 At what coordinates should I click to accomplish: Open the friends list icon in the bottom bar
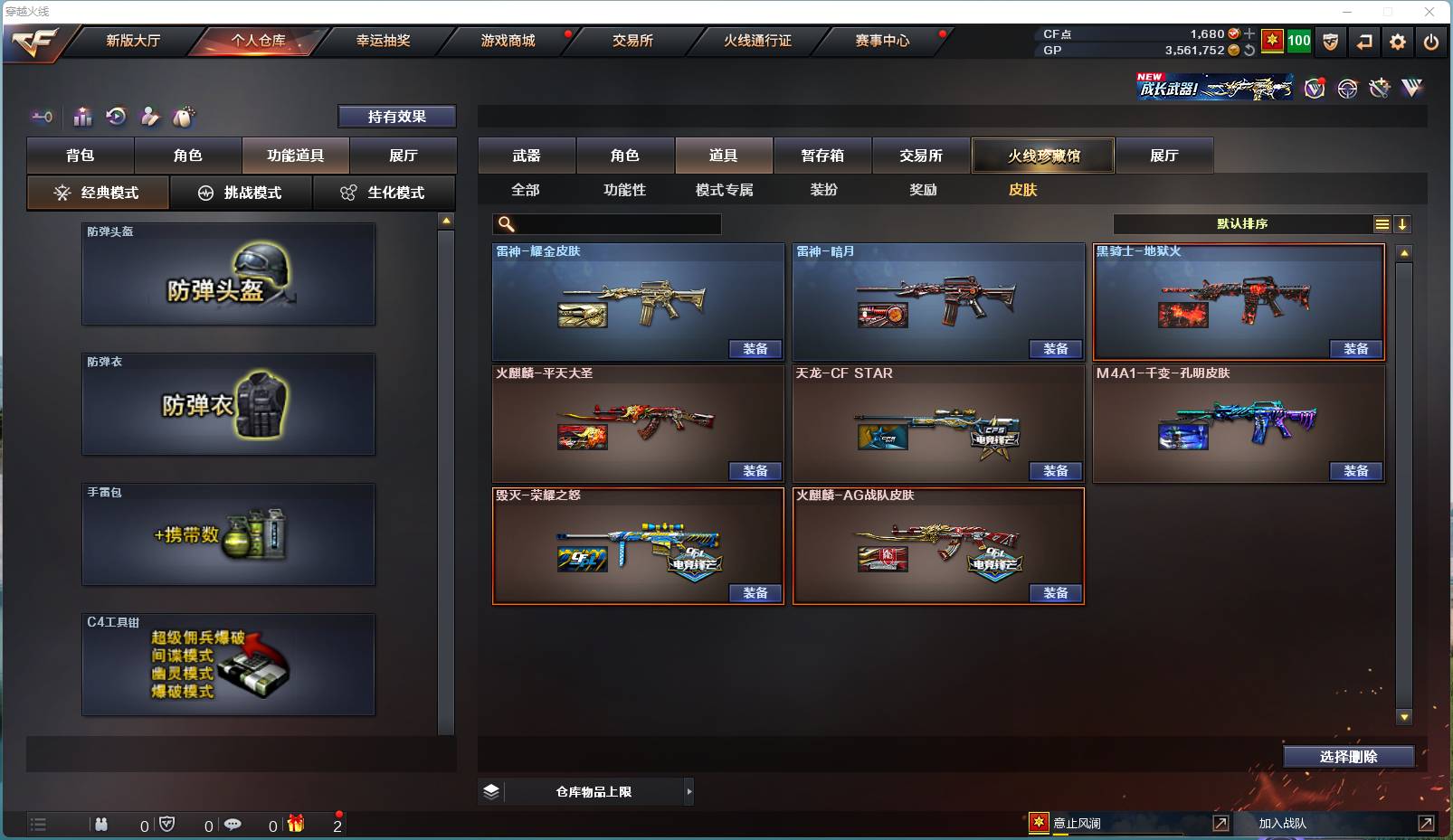coord(102,824)
